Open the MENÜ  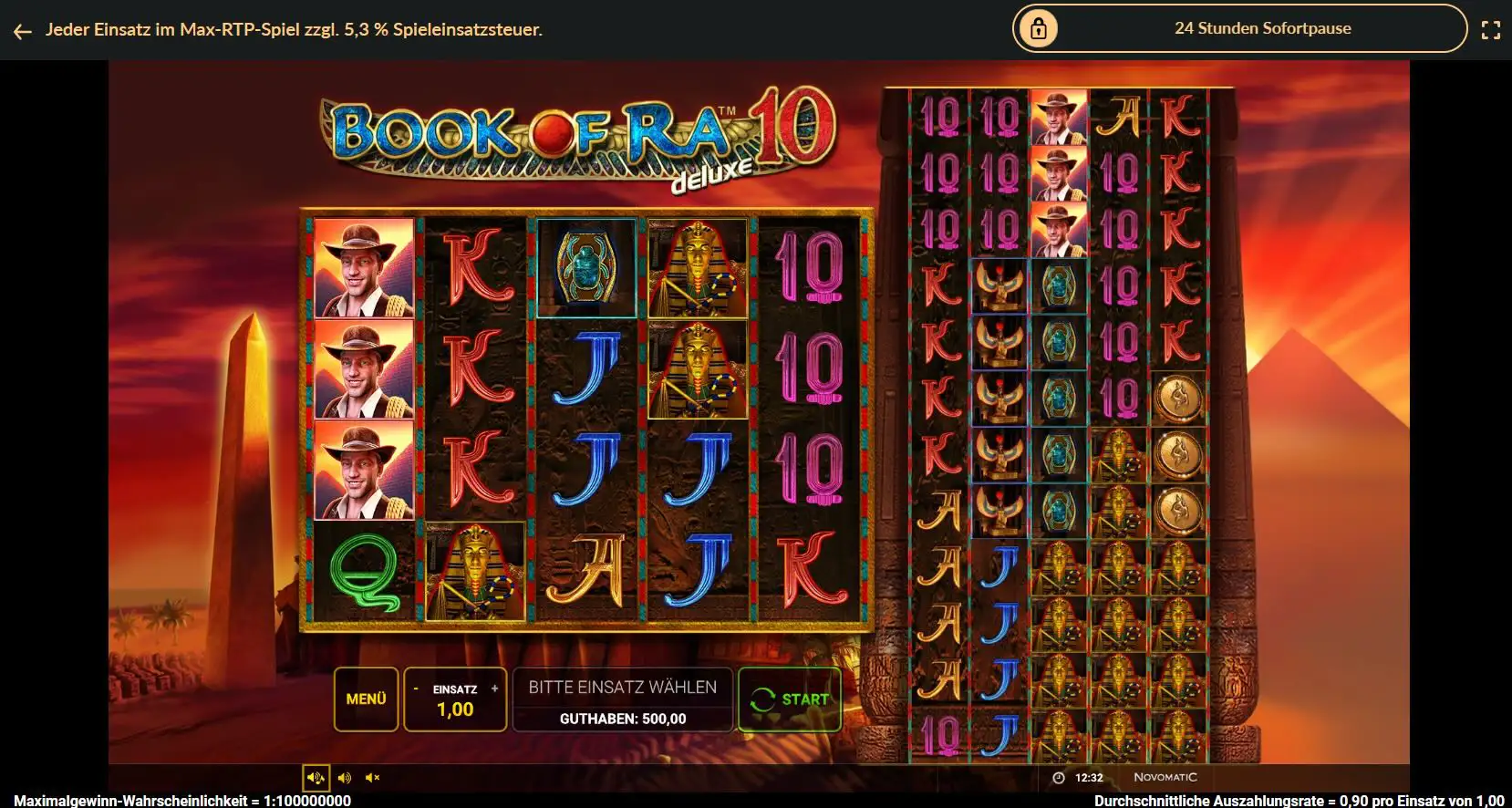(x=365, y=699)
